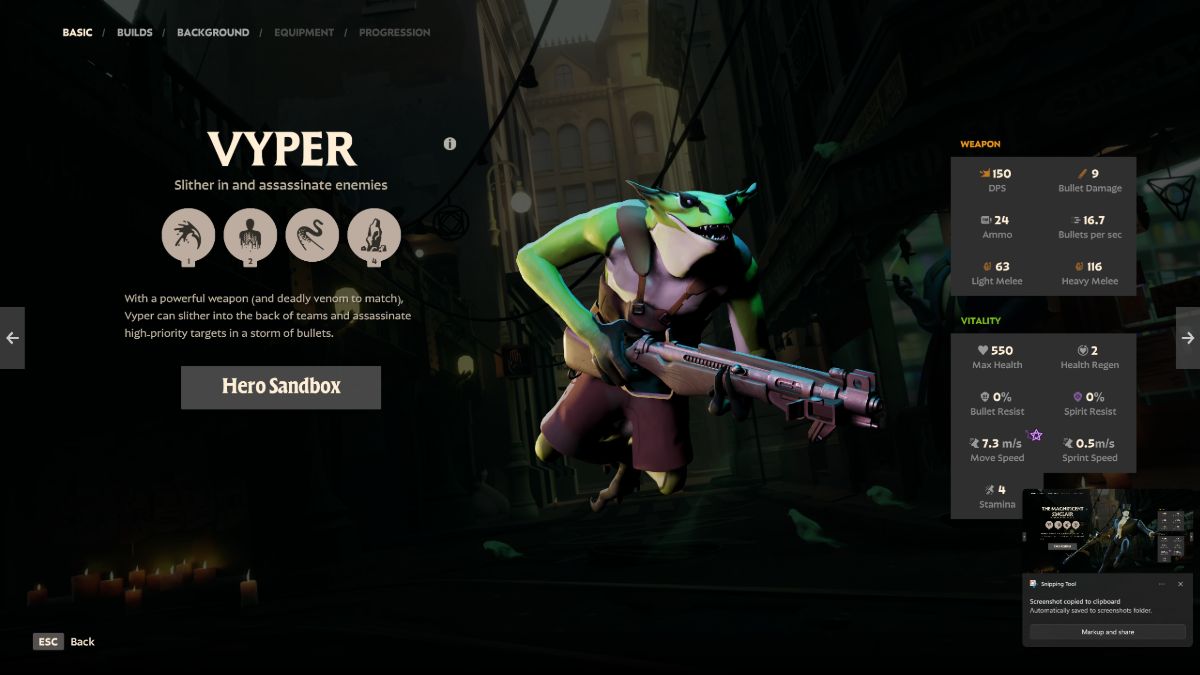This screenshot has height=675, width=1200.
Task: Switch to the Builds tab
Action: click(135, 33)
